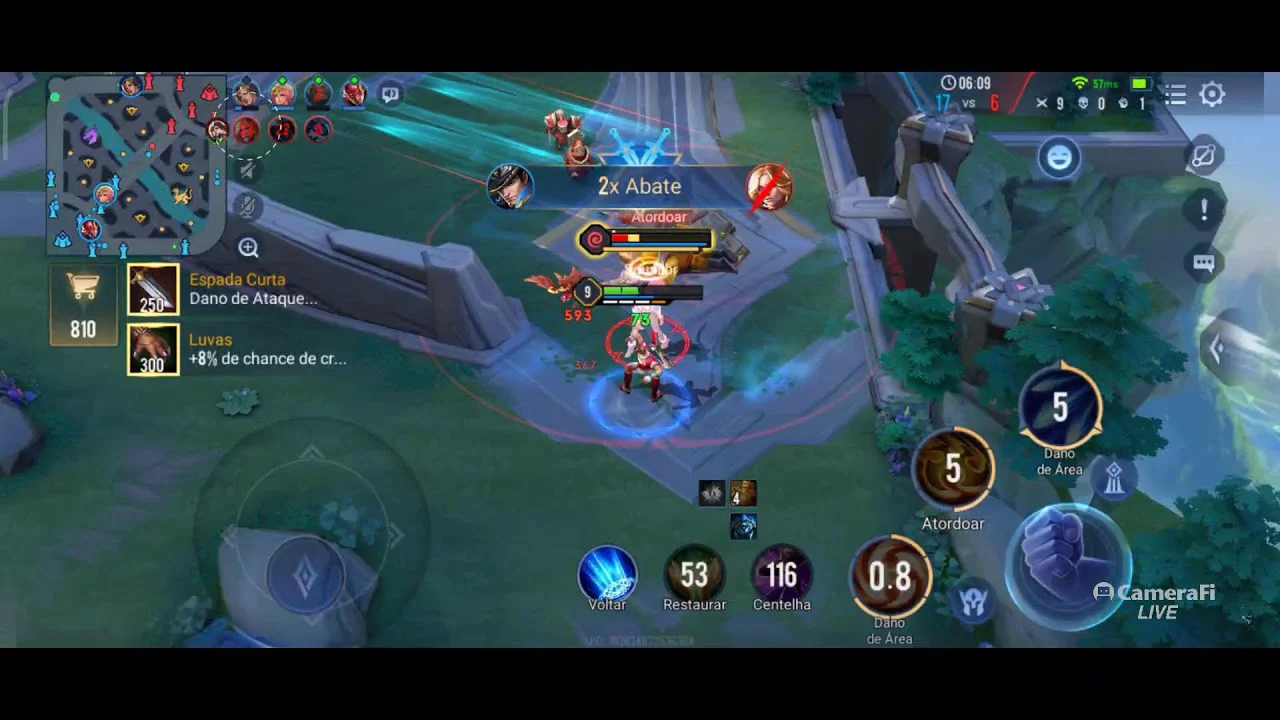Buy the recommended Espada Curta item
Image resolution: width=1280 pixels, height=720 pixels.
point(154,291)
